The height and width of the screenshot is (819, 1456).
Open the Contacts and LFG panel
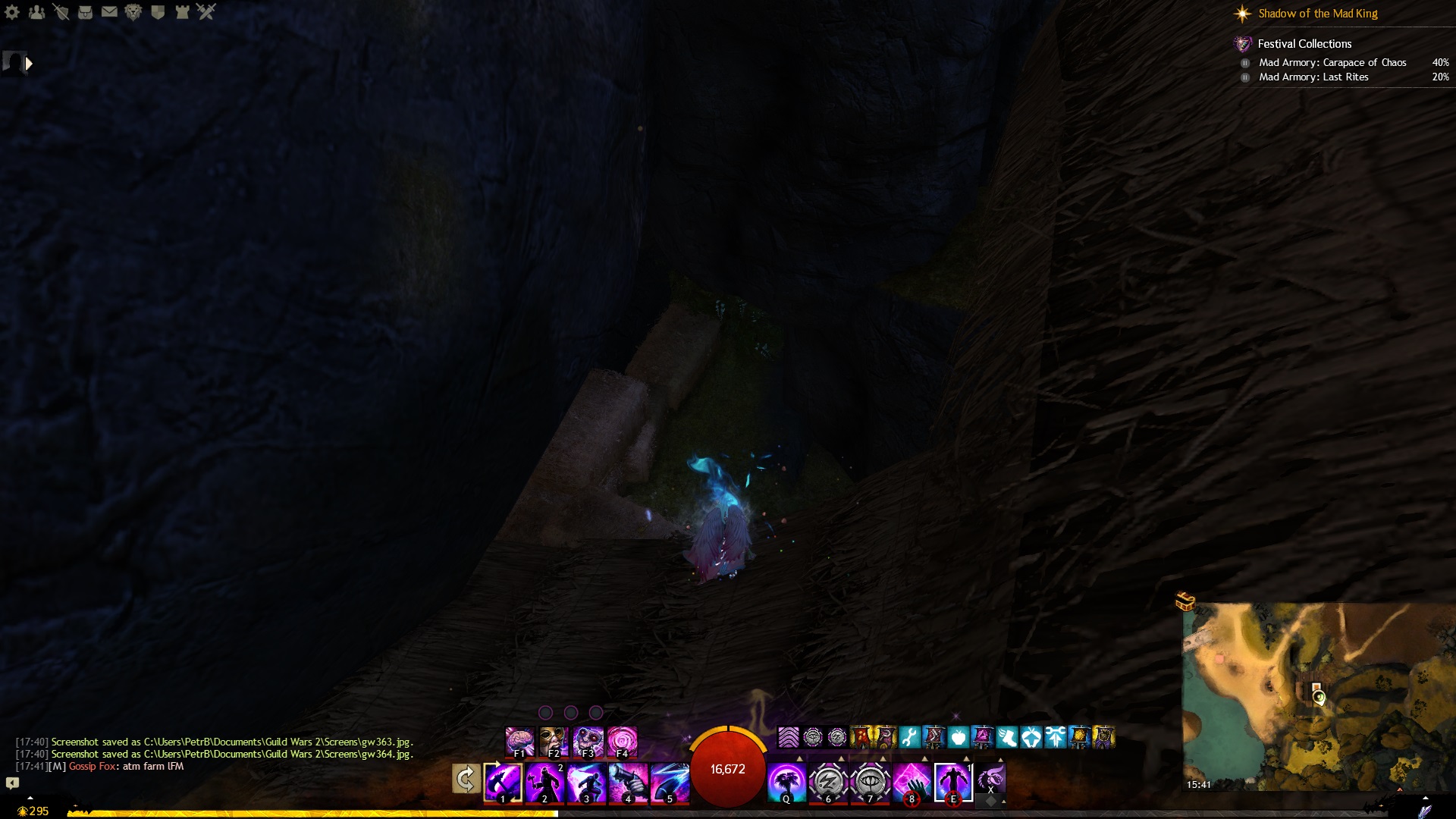click(x=36, y=12)
